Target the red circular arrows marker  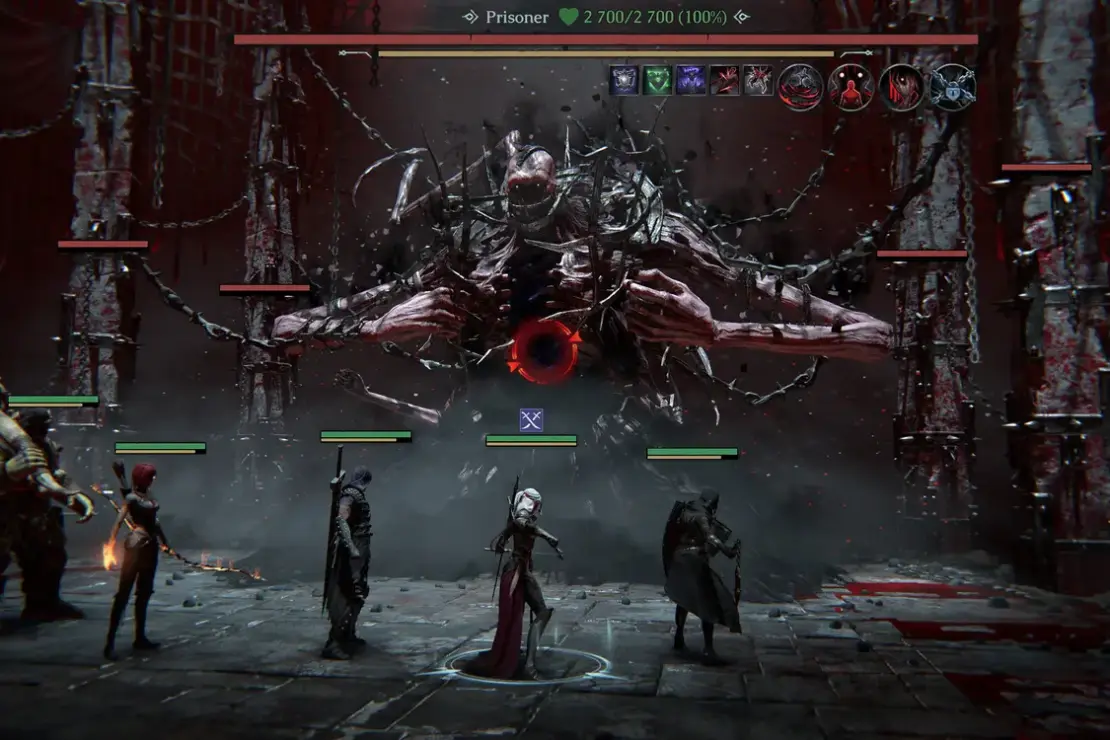coord(545,351)
